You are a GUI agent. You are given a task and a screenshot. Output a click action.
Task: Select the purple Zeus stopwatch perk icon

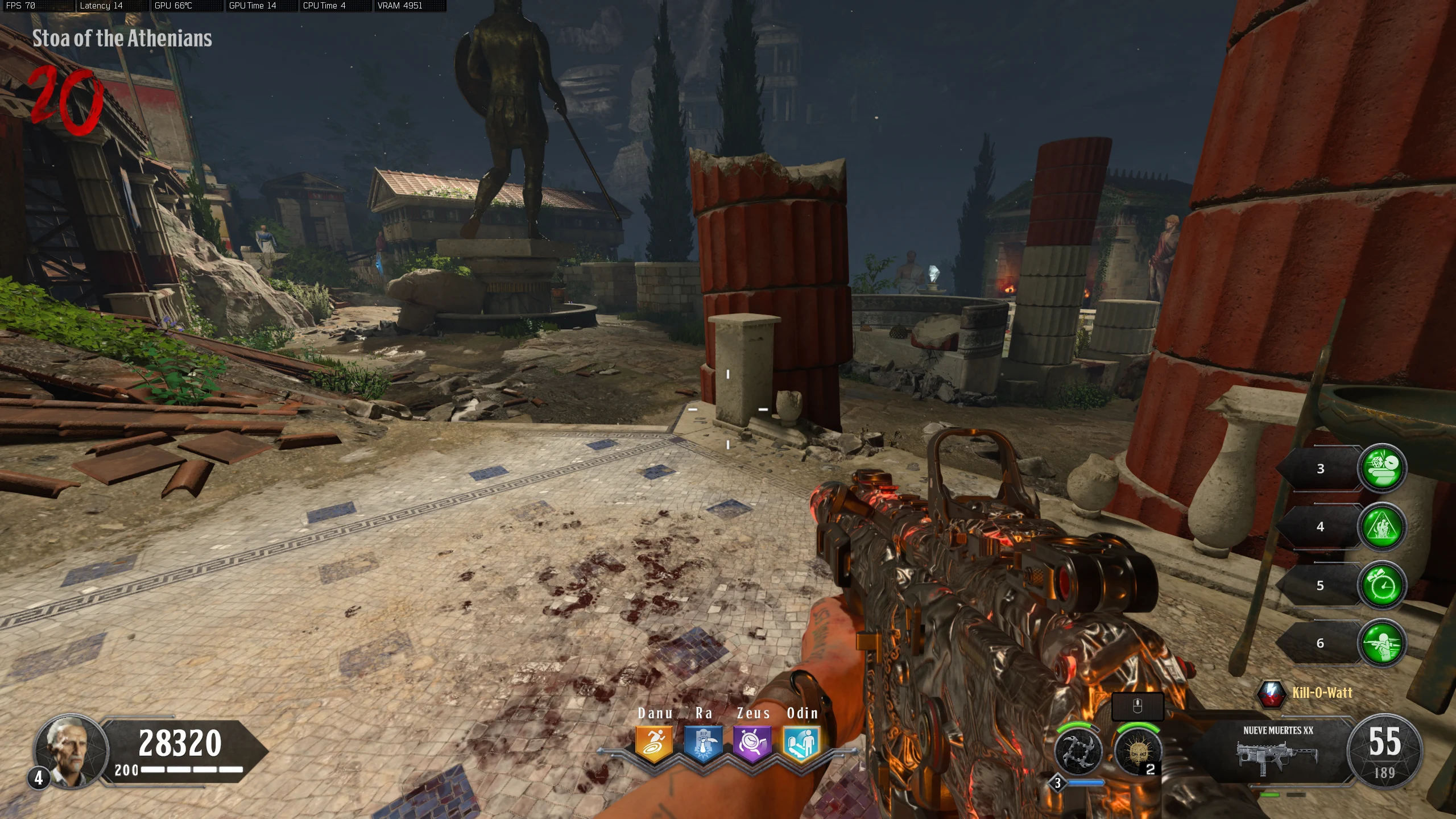tap(752, 743)
